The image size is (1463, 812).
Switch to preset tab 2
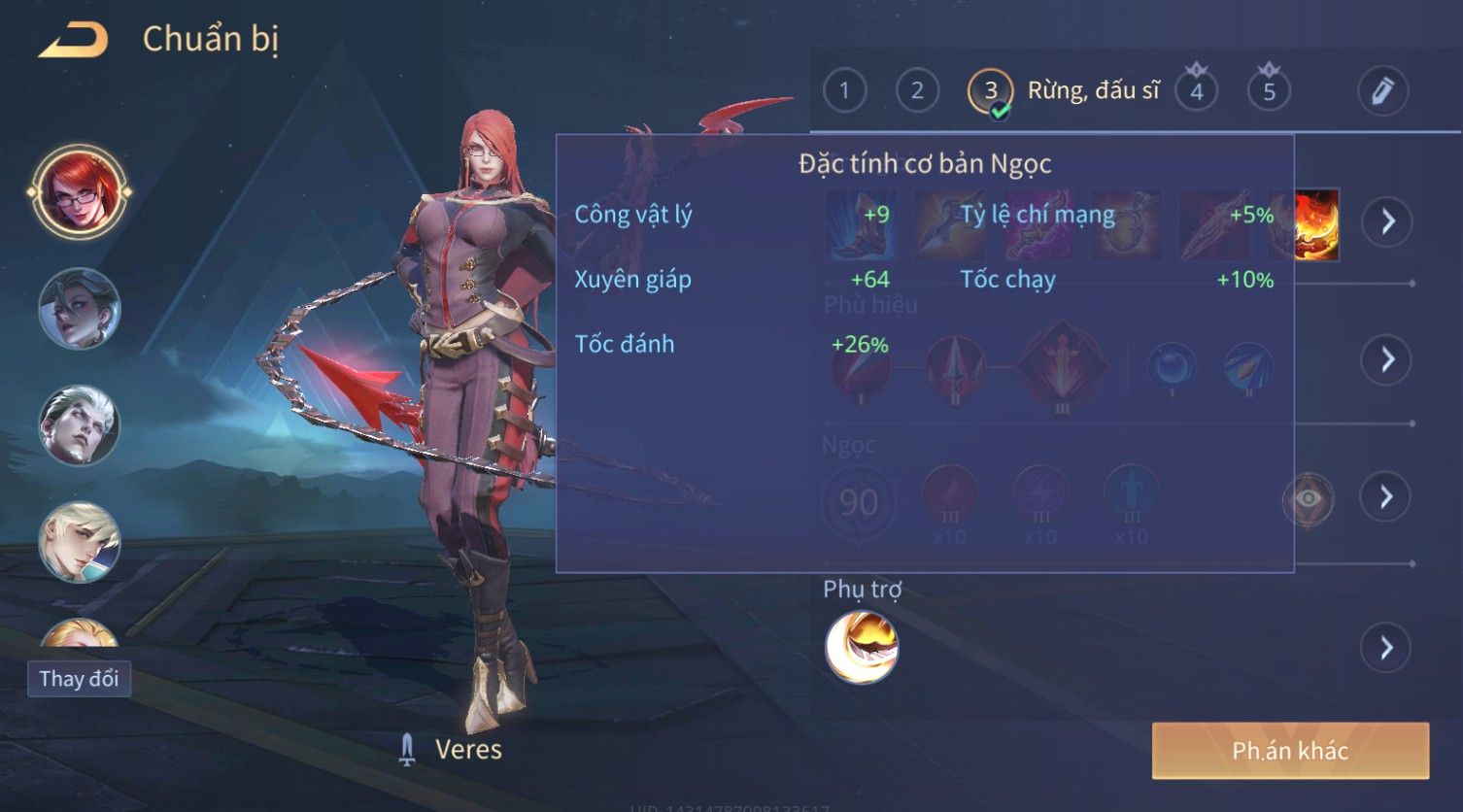point(917,91)
